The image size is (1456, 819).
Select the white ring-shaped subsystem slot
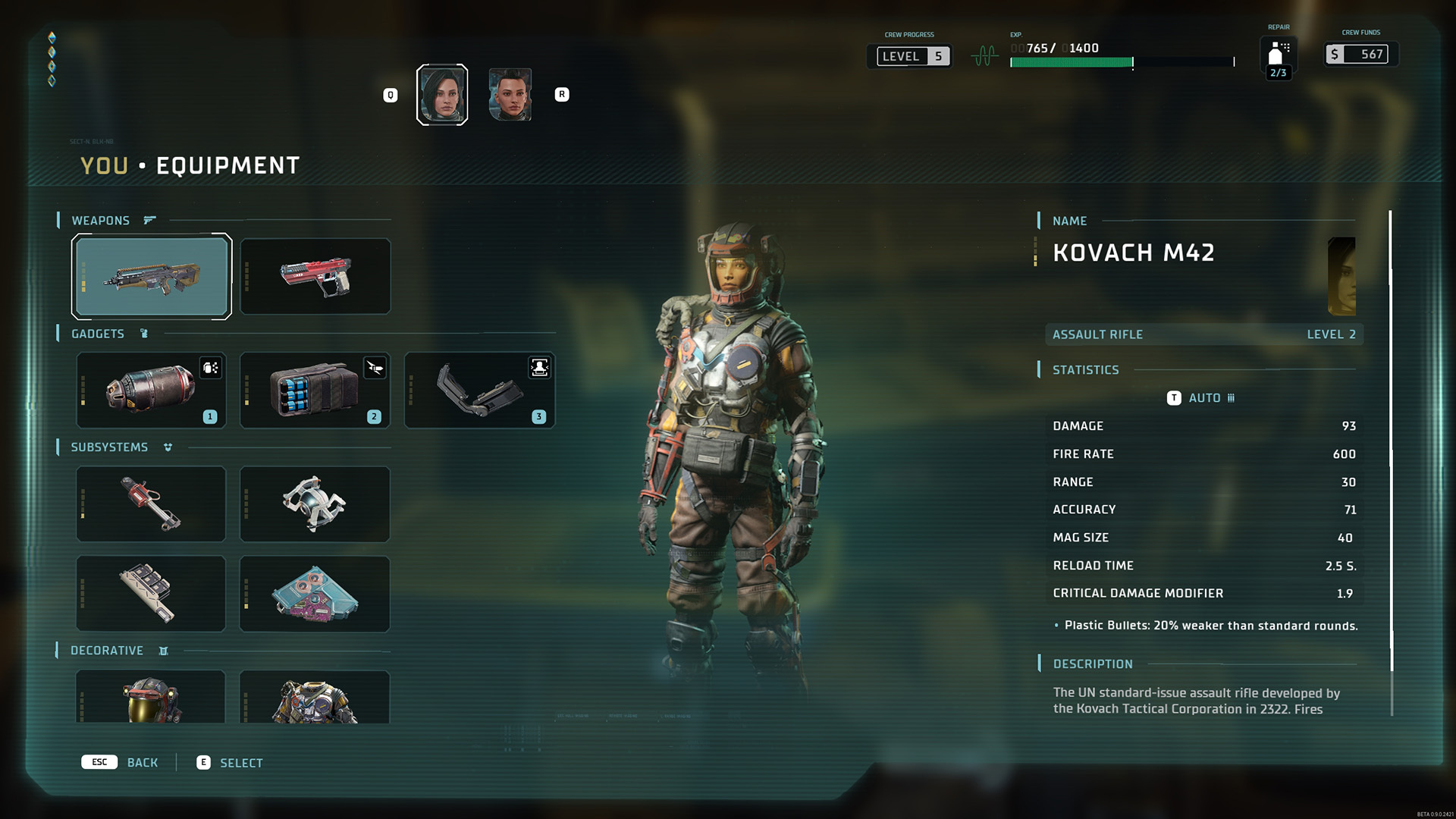[x=315, y=504]
